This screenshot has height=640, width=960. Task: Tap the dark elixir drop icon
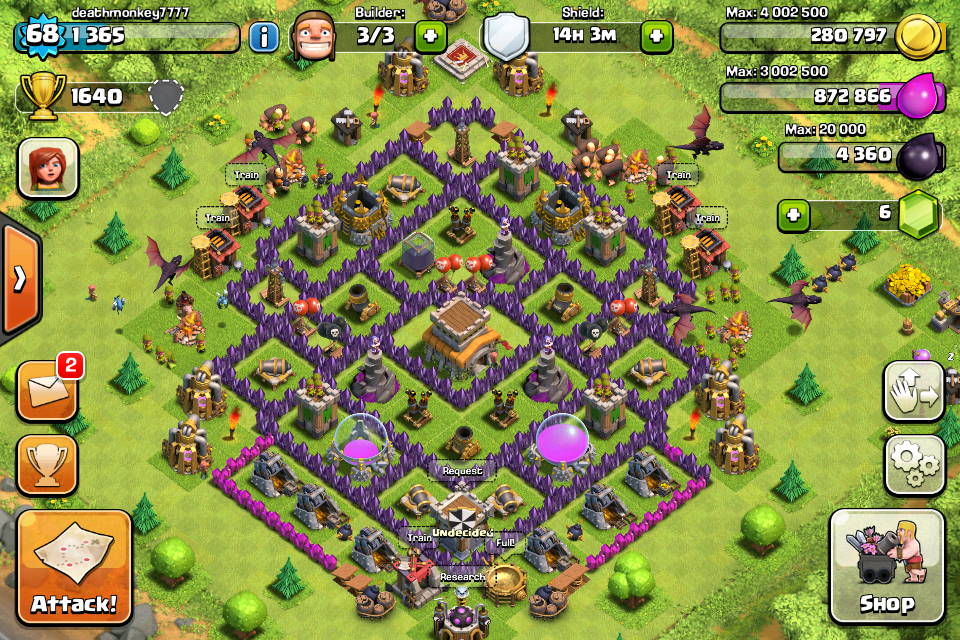(x=918, y=155)
